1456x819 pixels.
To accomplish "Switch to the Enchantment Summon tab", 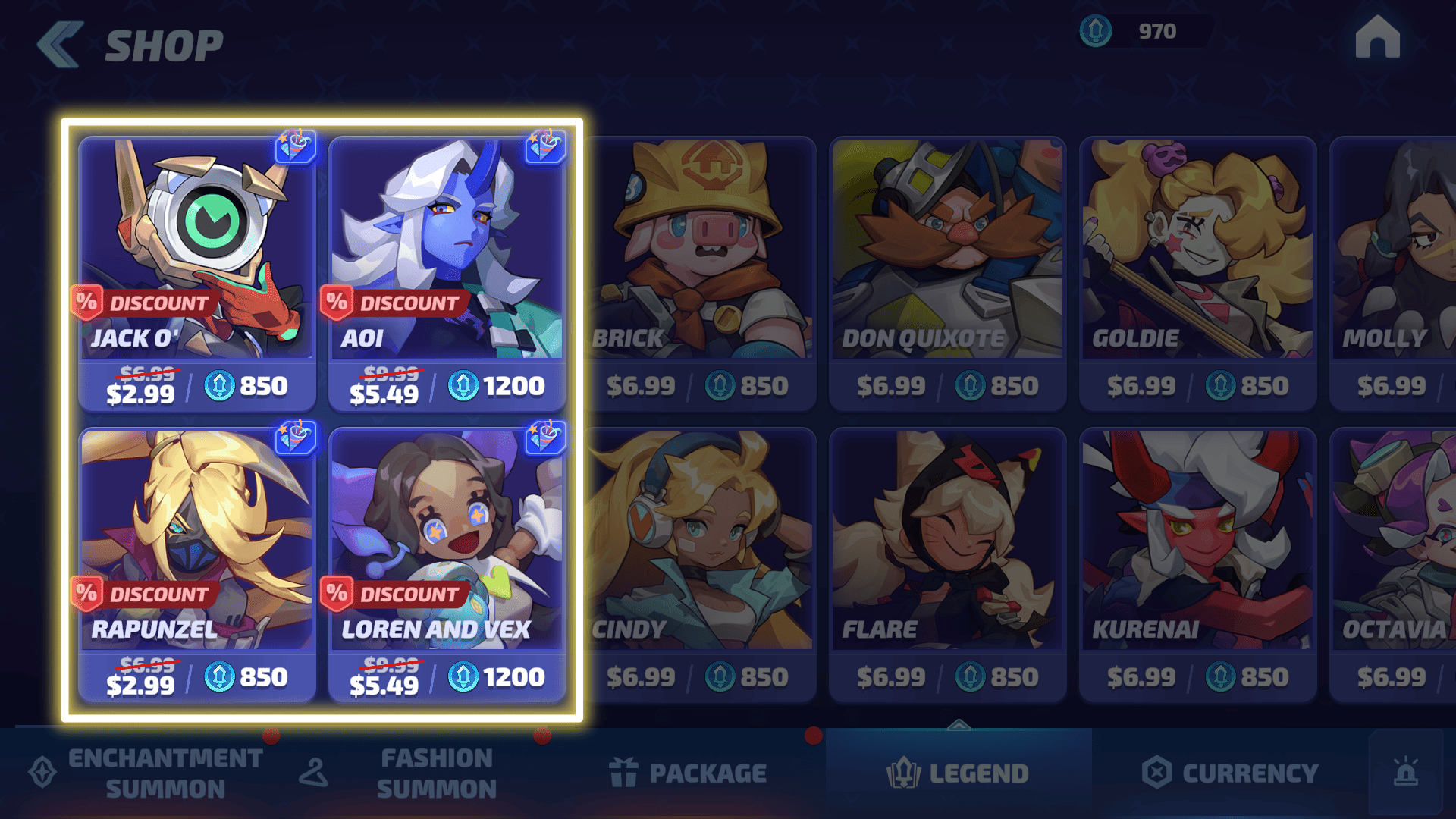I will coord(148,773).
